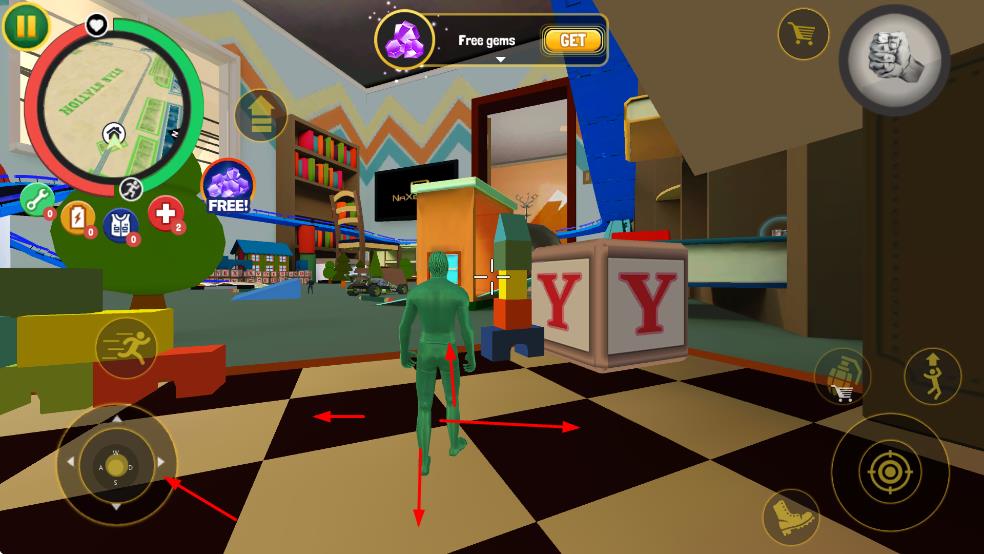Use the orange battery energy item
984x554 pixels.
click(78, 218)
